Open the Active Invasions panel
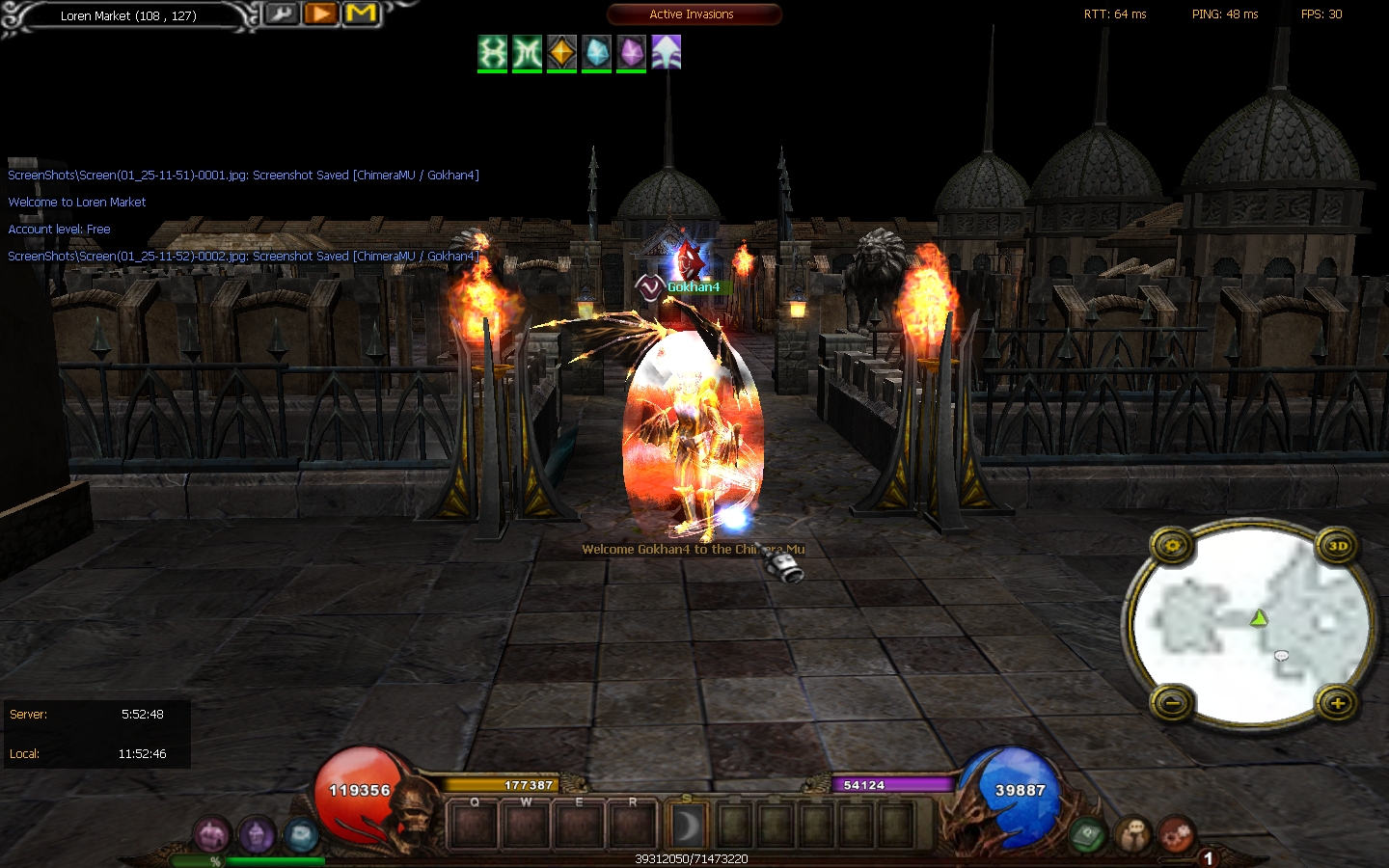Viewport: 1389px width, 868px height. click(x=694, y=14)
